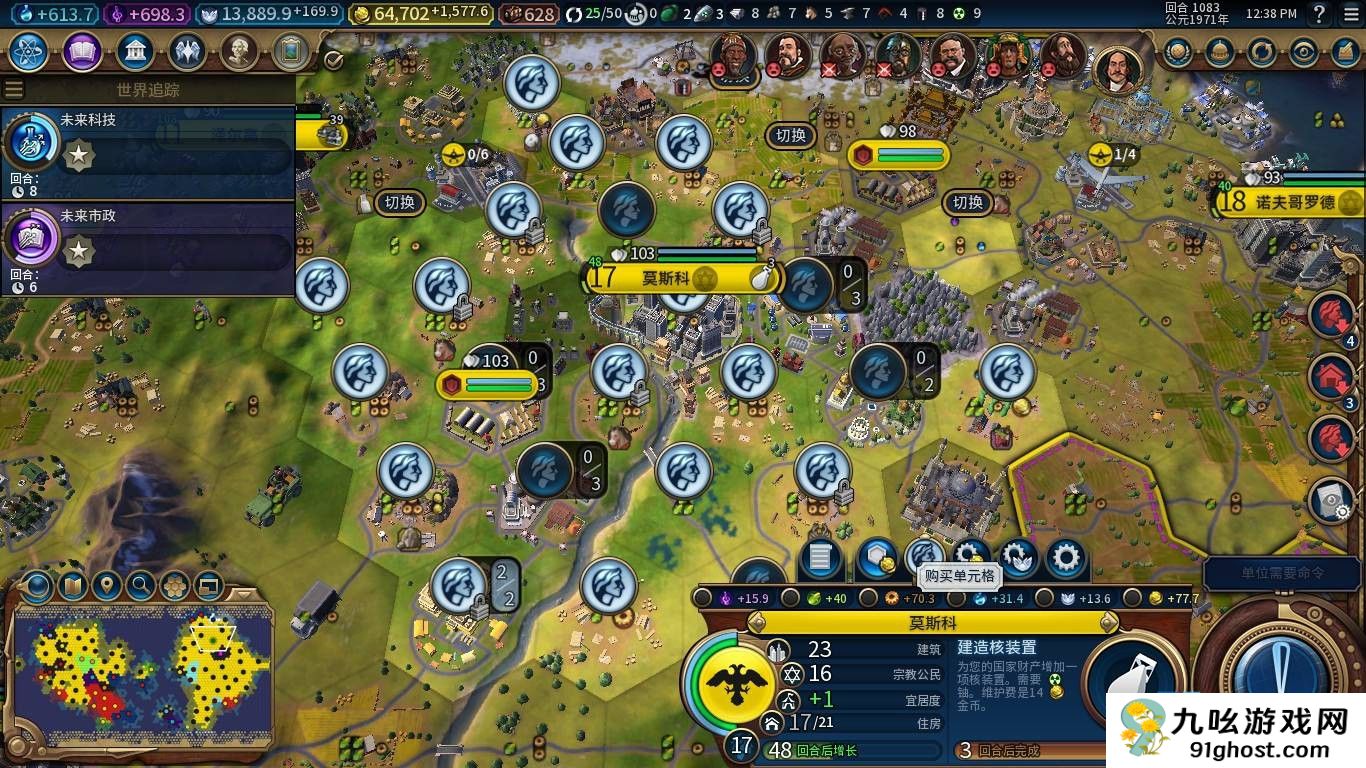Screen dimensions: 1366x768
Task: Open the minimap lens selector (folded map icon)
Action: click(x=72, y=585)
